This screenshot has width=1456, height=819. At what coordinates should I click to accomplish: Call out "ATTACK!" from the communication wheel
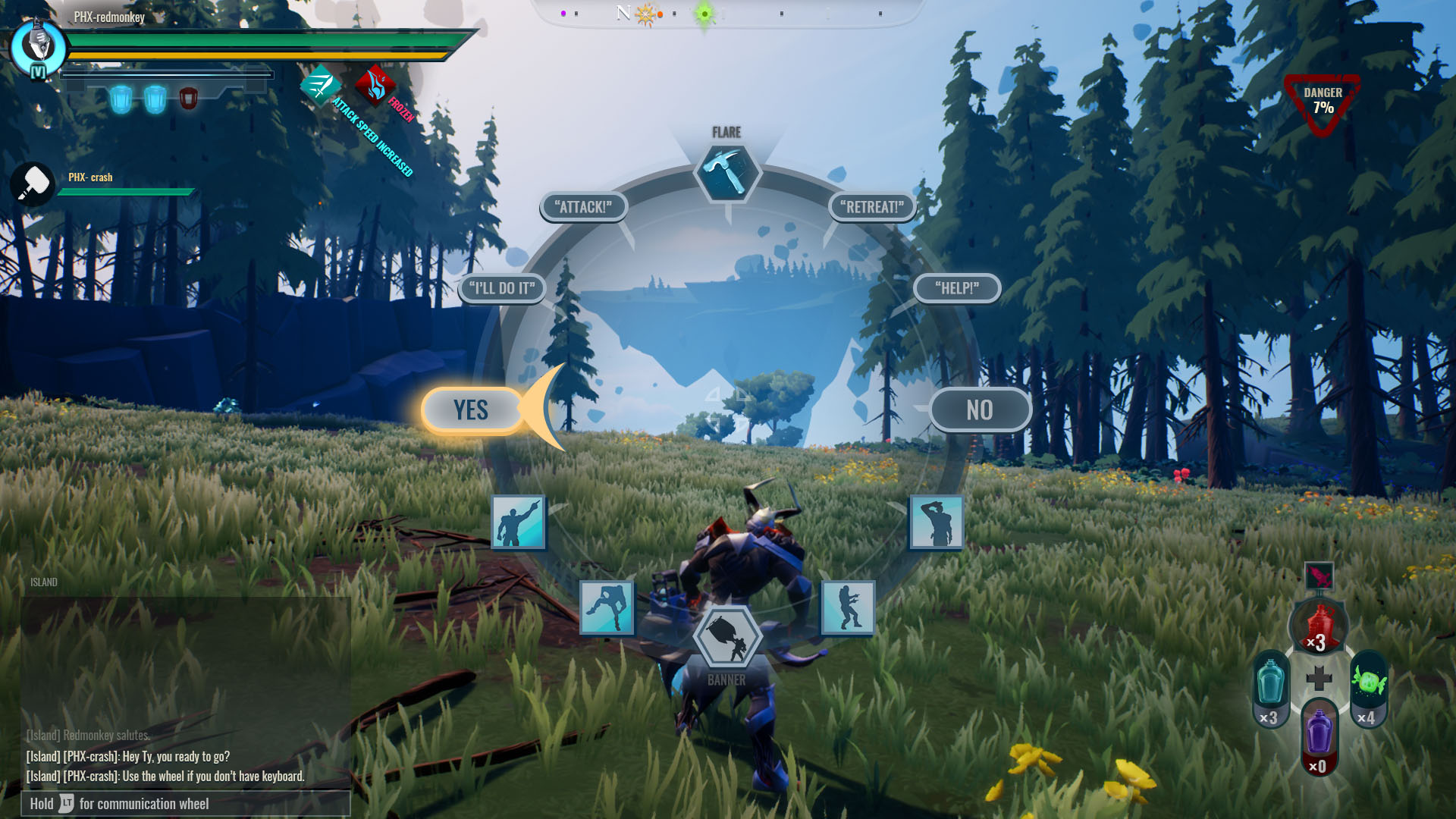click(x=583, y=207)
